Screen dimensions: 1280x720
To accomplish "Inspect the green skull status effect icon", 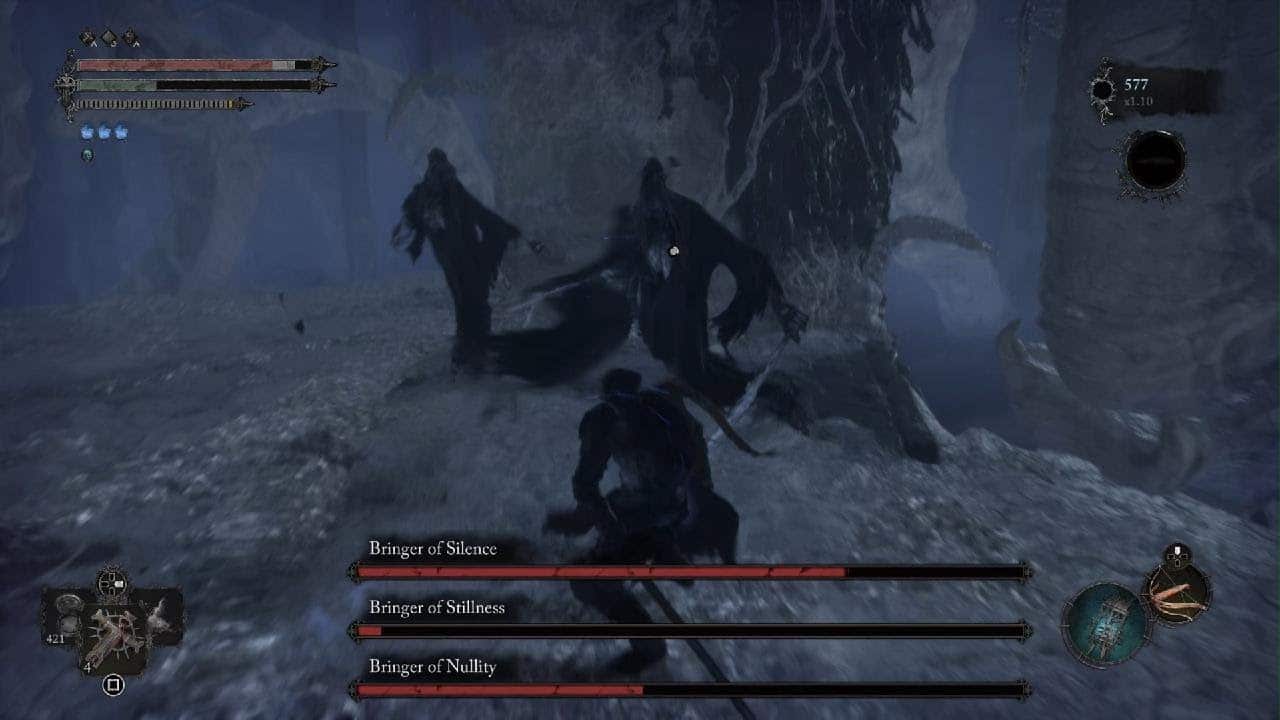I will [88, 156].
